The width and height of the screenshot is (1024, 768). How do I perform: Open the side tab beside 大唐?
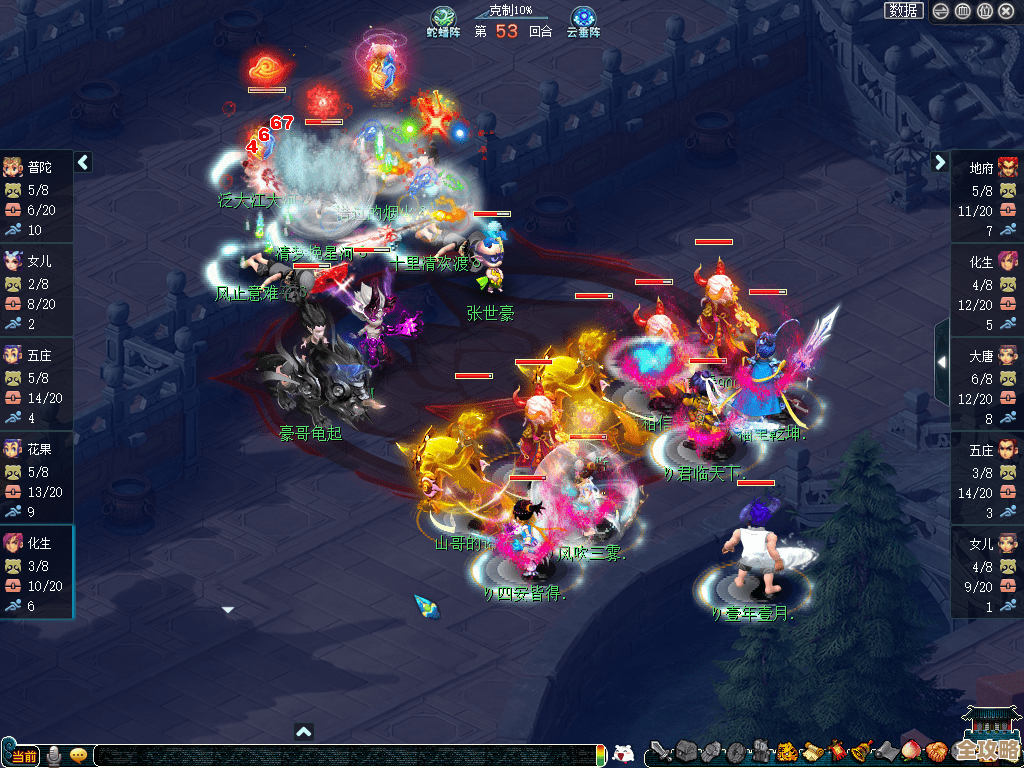(942, 362)
